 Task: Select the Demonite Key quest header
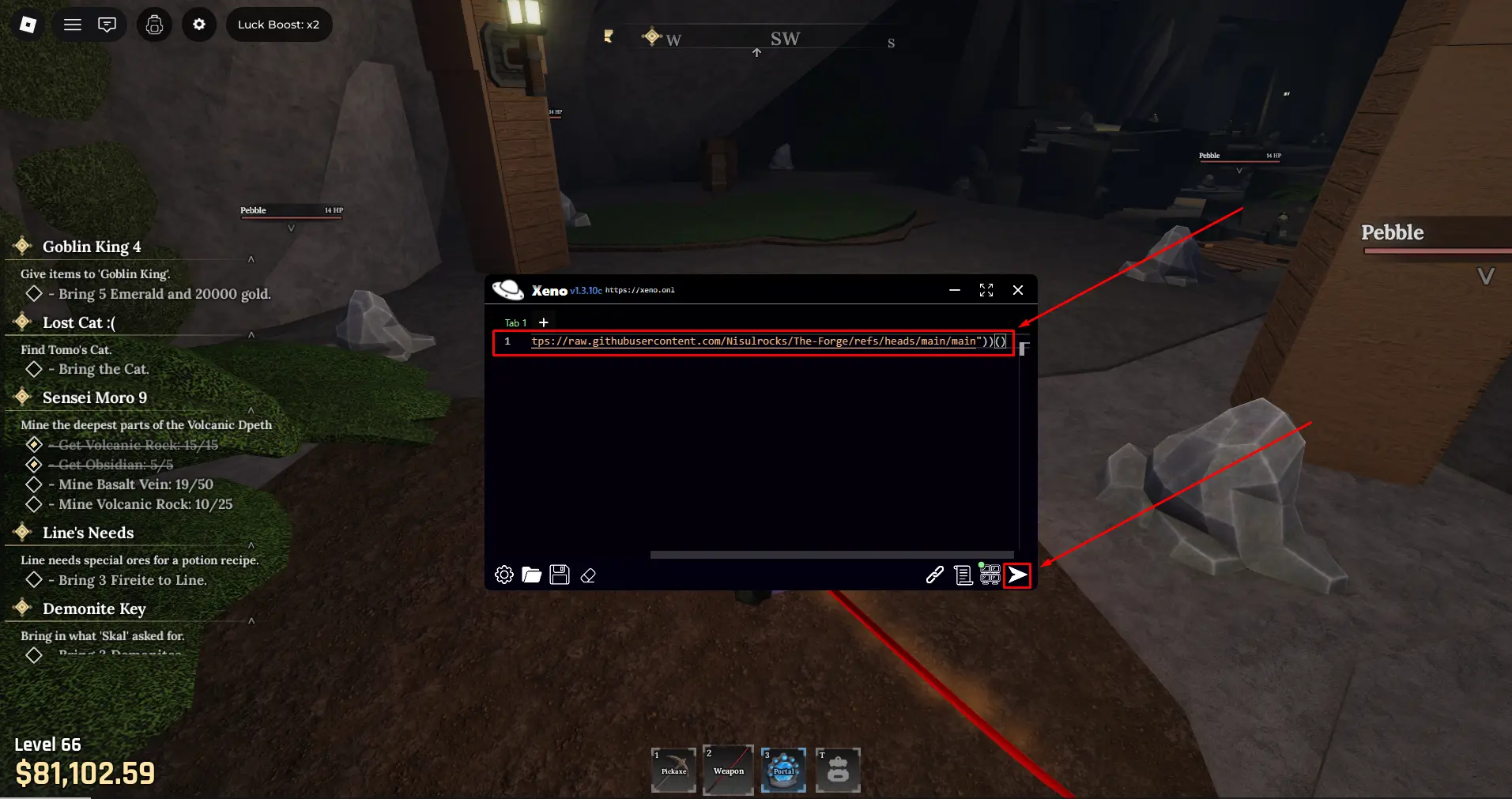[94, 609]
